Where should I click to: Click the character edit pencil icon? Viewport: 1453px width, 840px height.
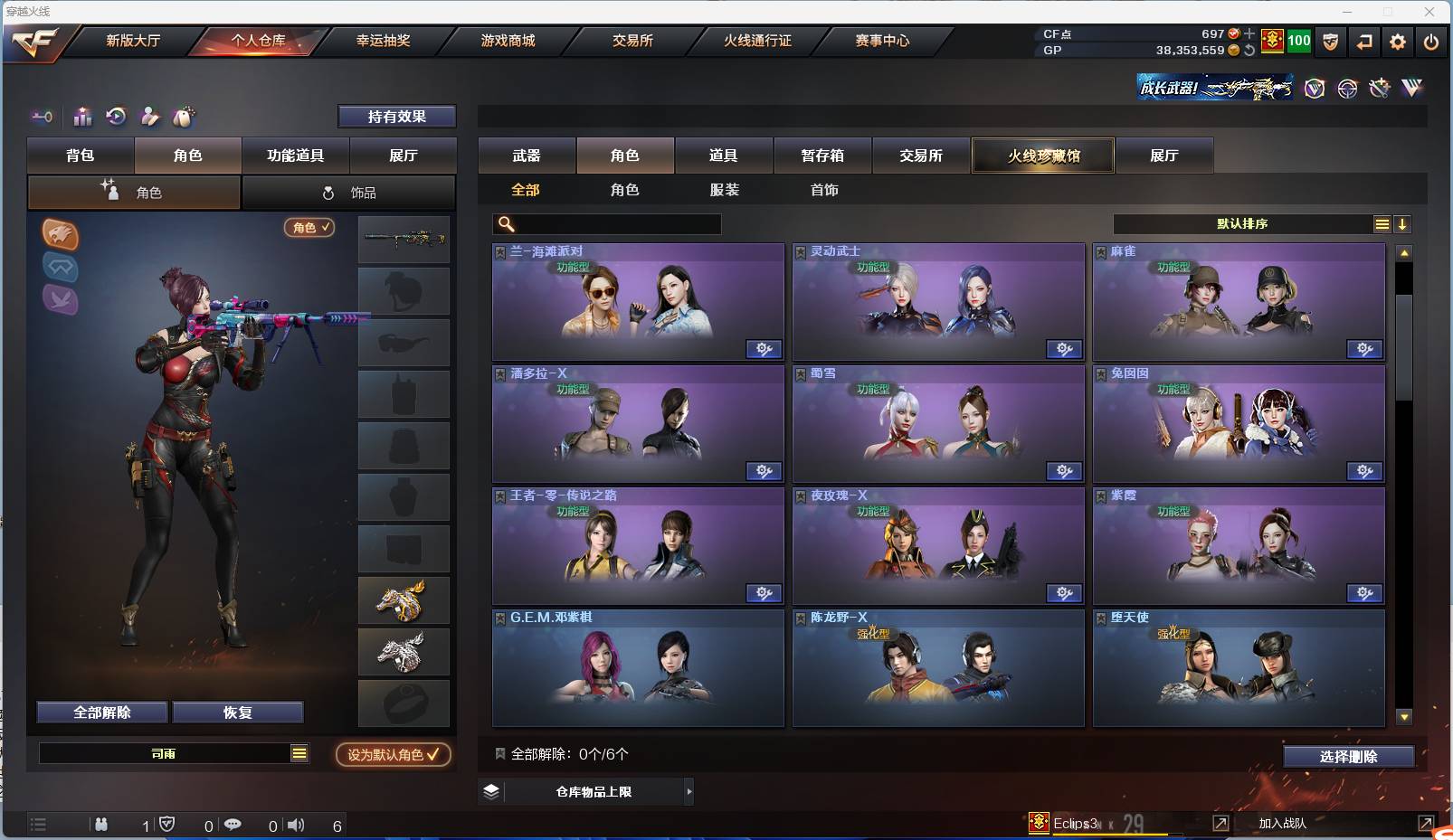tap(149, 117)
